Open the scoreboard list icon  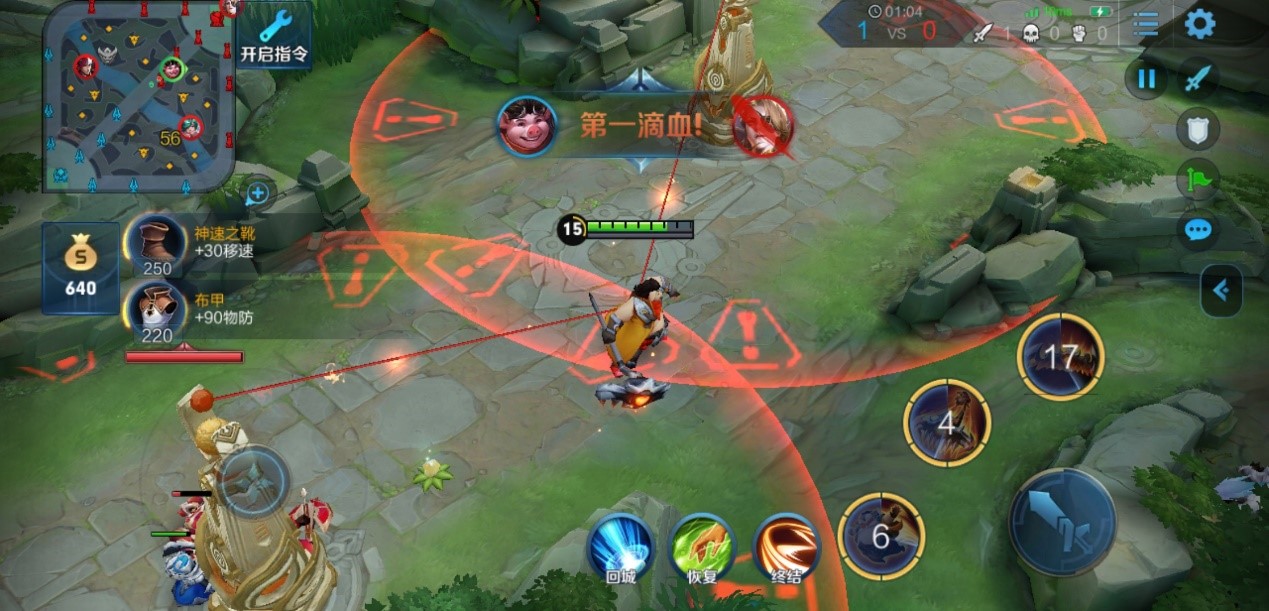pyautogui.click(x=1145, y=24)
